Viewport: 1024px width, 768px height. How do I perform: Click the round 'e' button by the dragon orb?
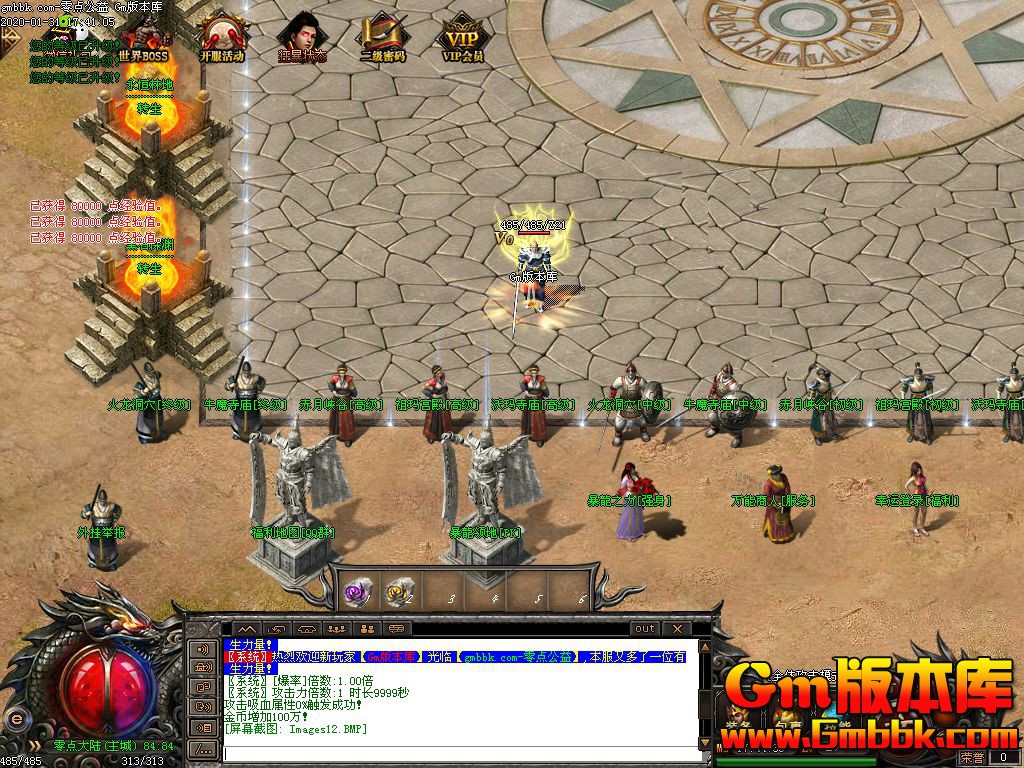click(15, 718)
